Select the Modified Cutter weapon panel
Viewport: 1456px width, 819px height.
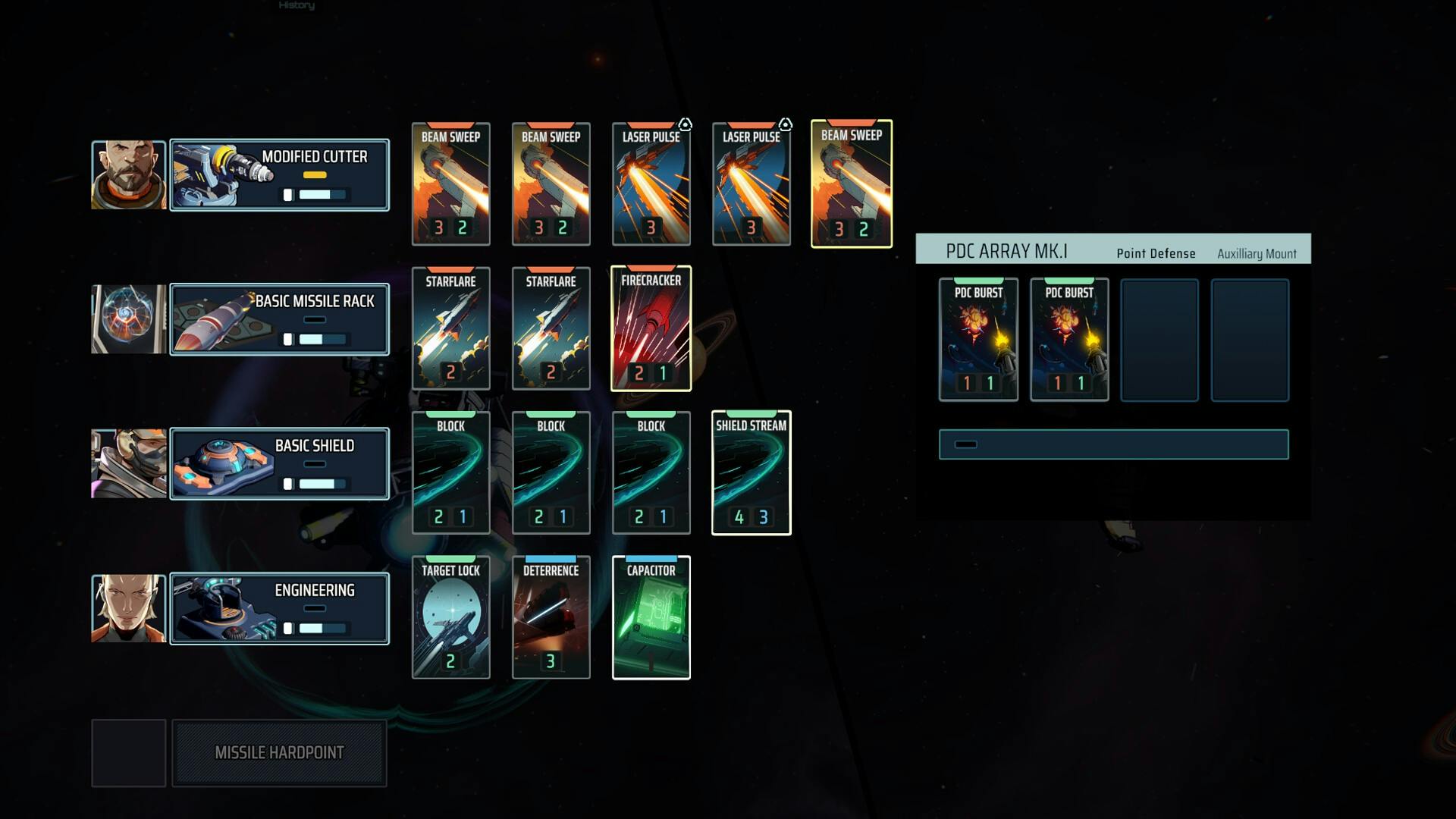point(279,174)
